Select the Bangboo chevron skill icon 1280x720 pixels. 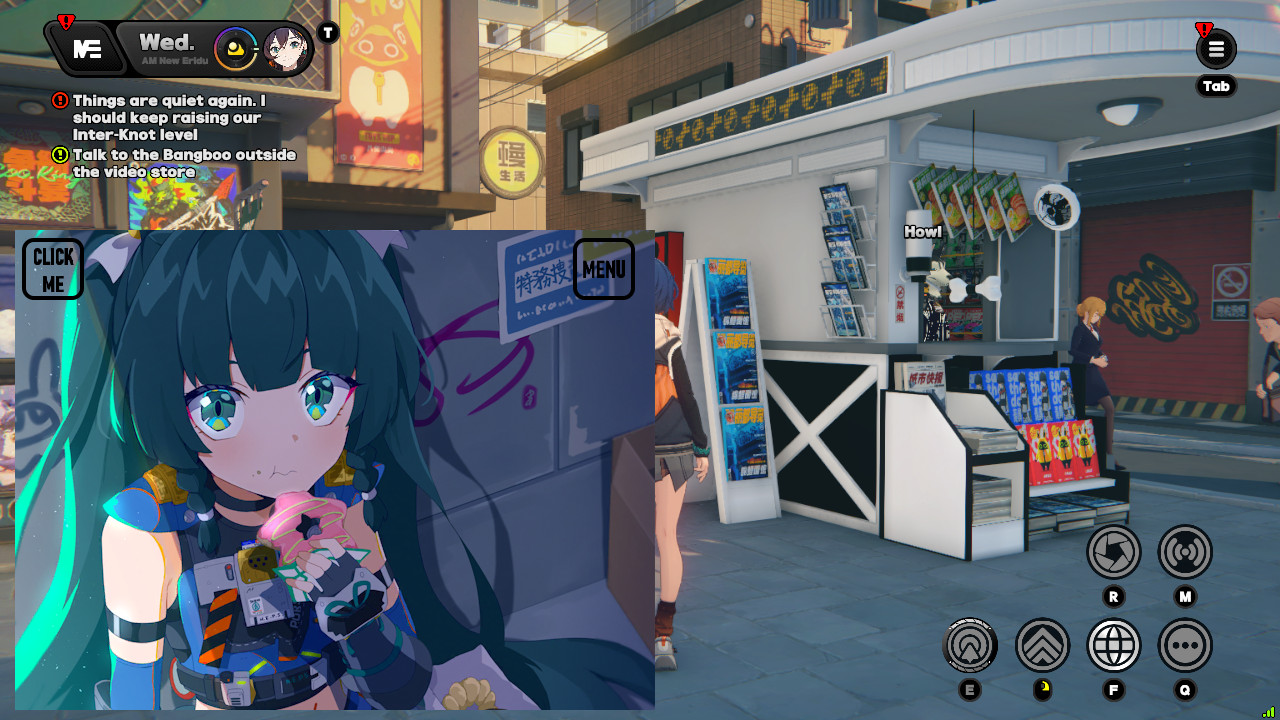click(x=1042, y=646)
